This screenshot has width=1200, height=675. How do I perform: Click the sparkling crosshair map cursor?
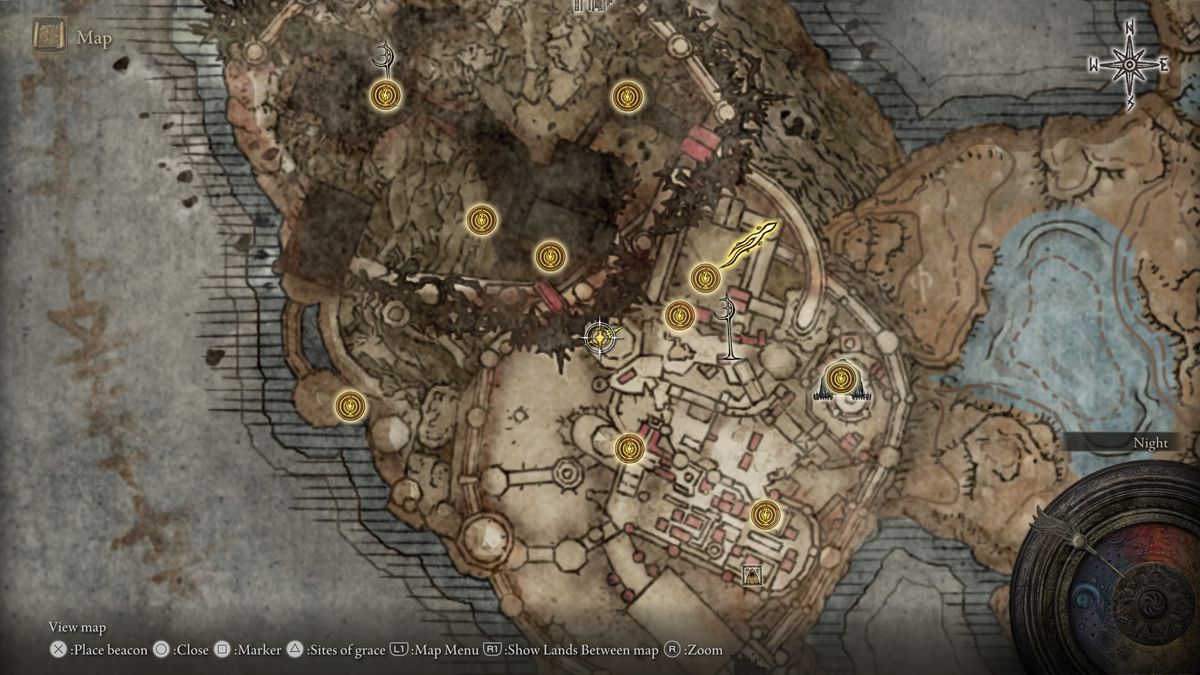[599, 338]
